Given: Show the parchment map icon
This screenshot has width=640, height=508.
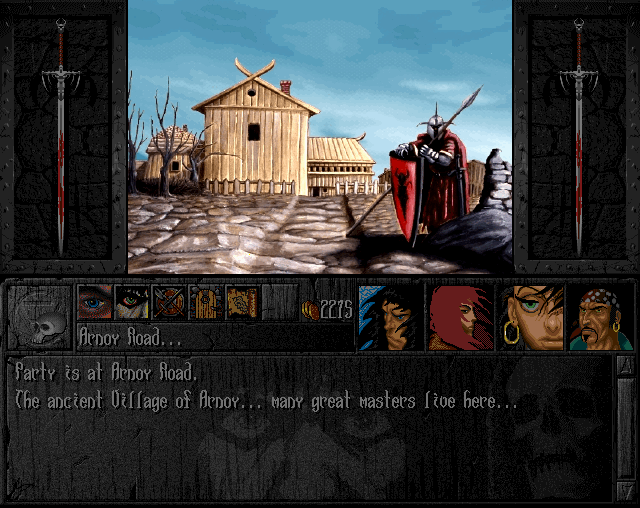Looking at the screenshot, I should (243, 302).
